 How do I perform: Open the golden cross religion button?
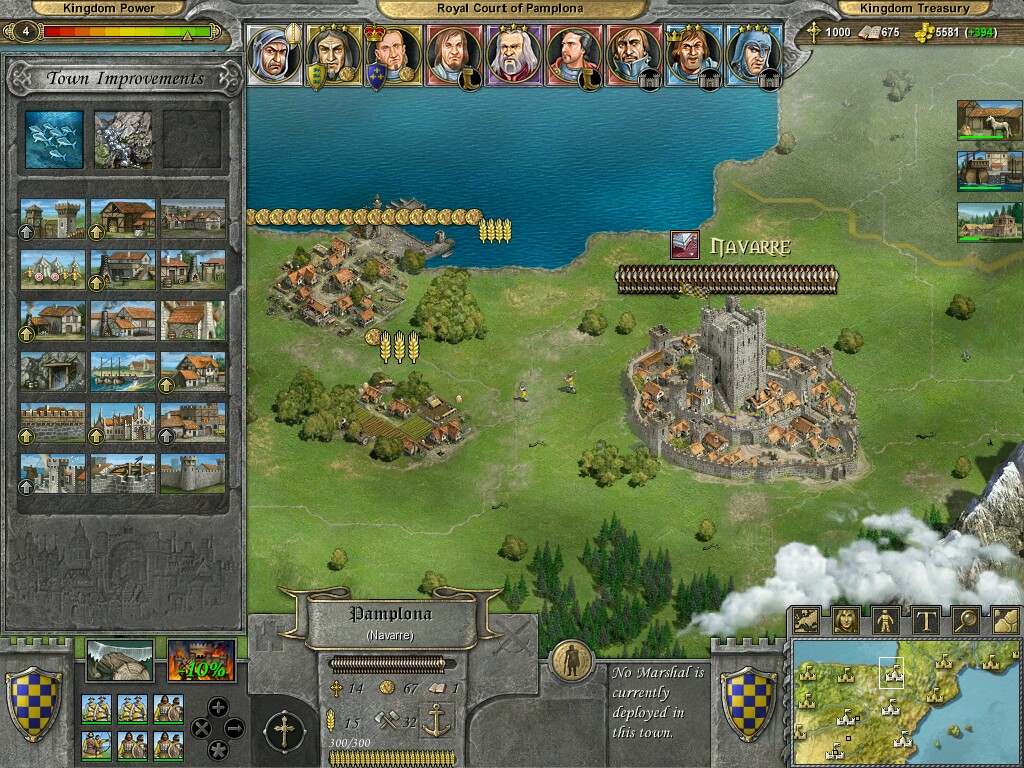284,733
